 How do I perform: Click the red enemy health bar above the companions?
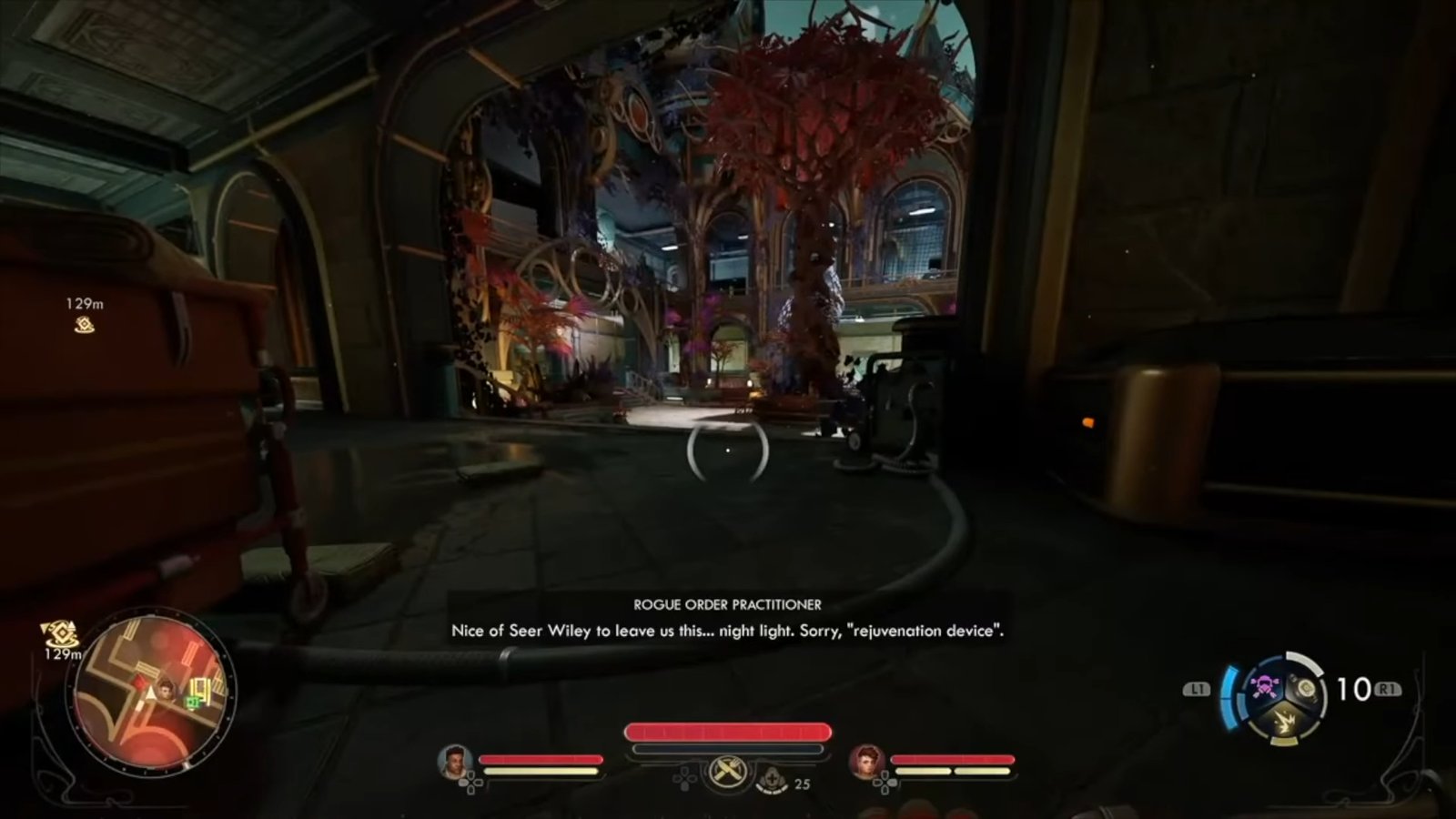pyautogui.click(x=728, y=729)
